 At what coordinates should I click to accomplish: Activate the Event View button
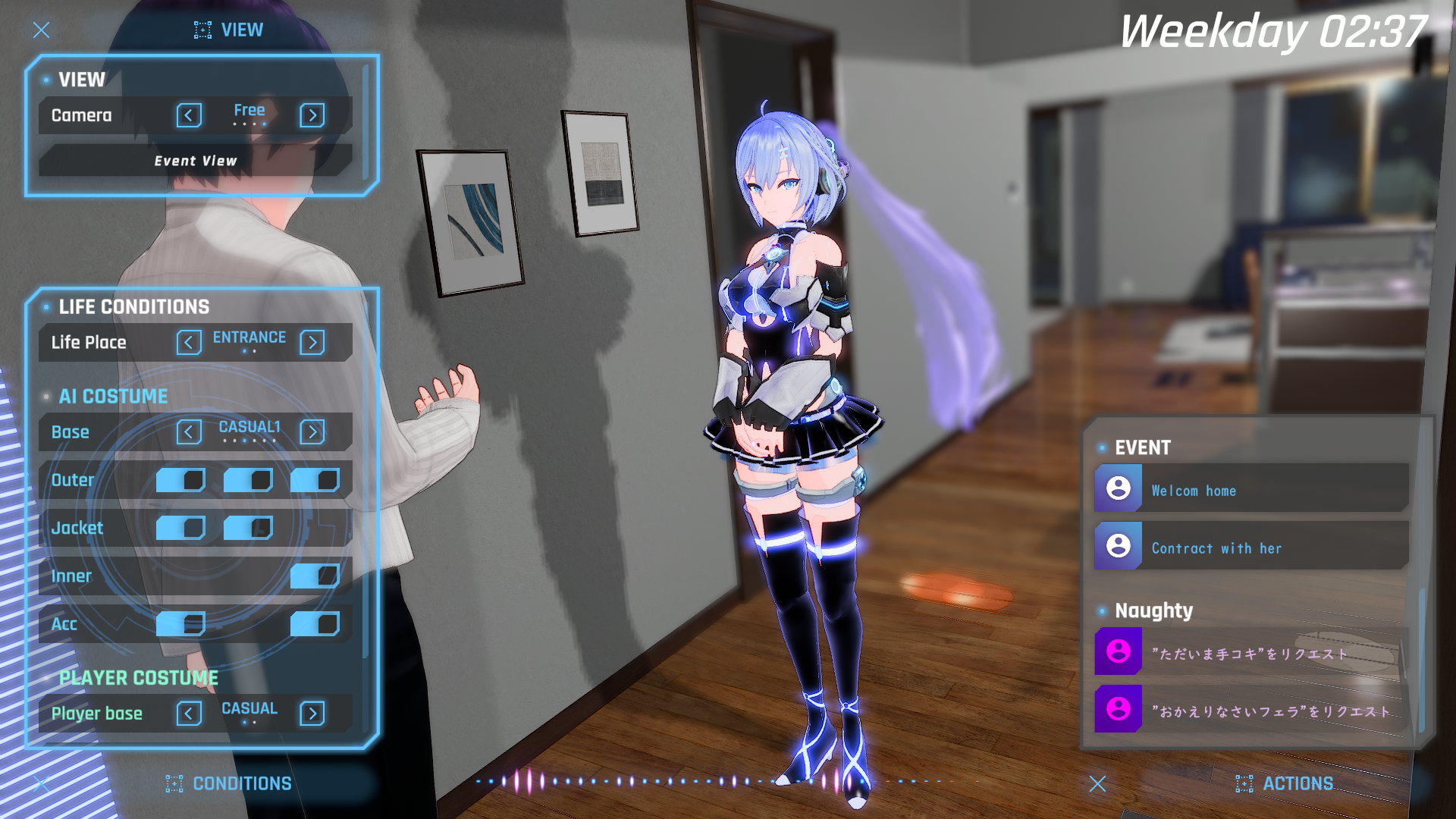click(x=196, y=161)
